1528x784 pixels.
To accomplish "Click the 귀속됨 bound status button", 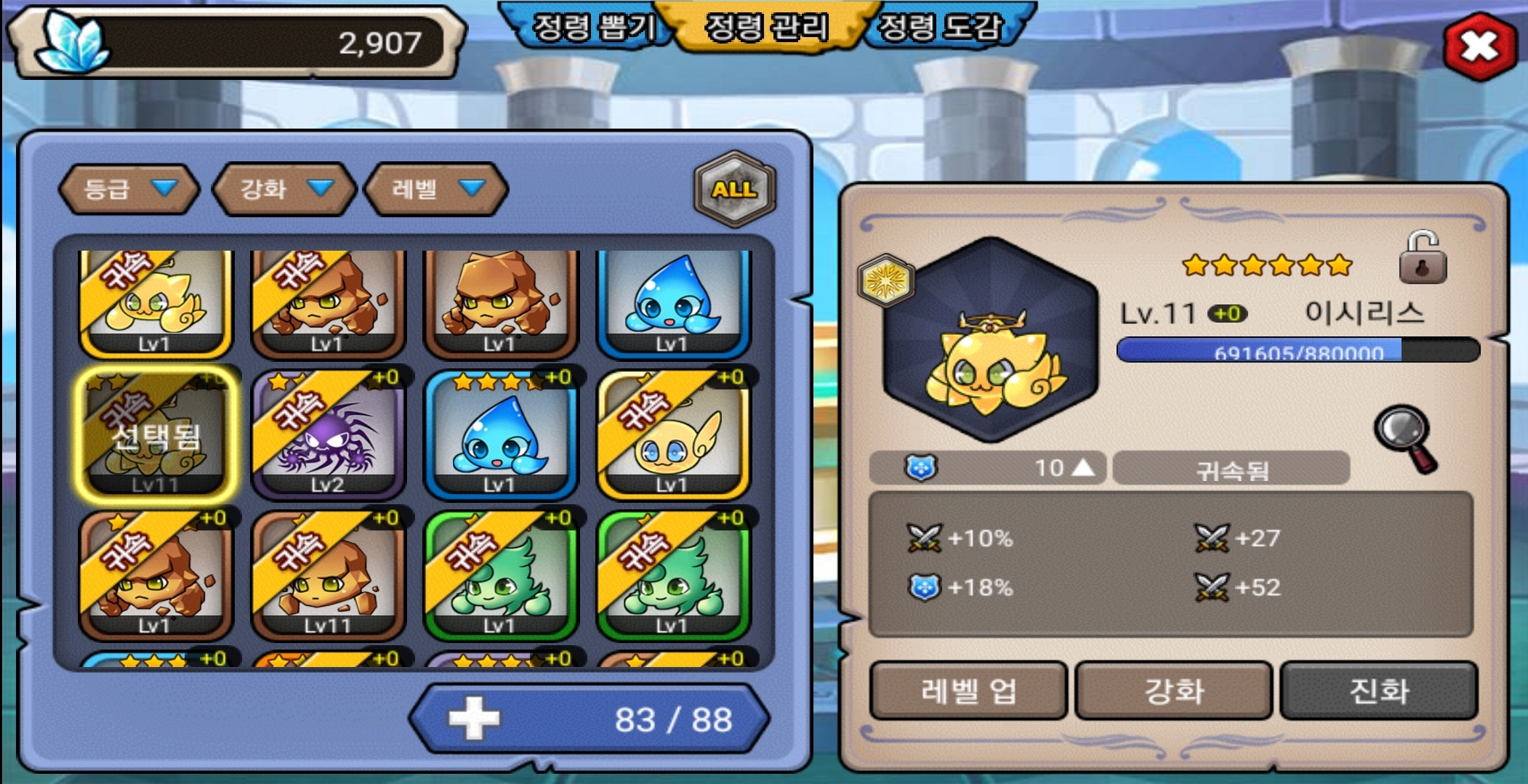I will click(x=1231, y=469).
